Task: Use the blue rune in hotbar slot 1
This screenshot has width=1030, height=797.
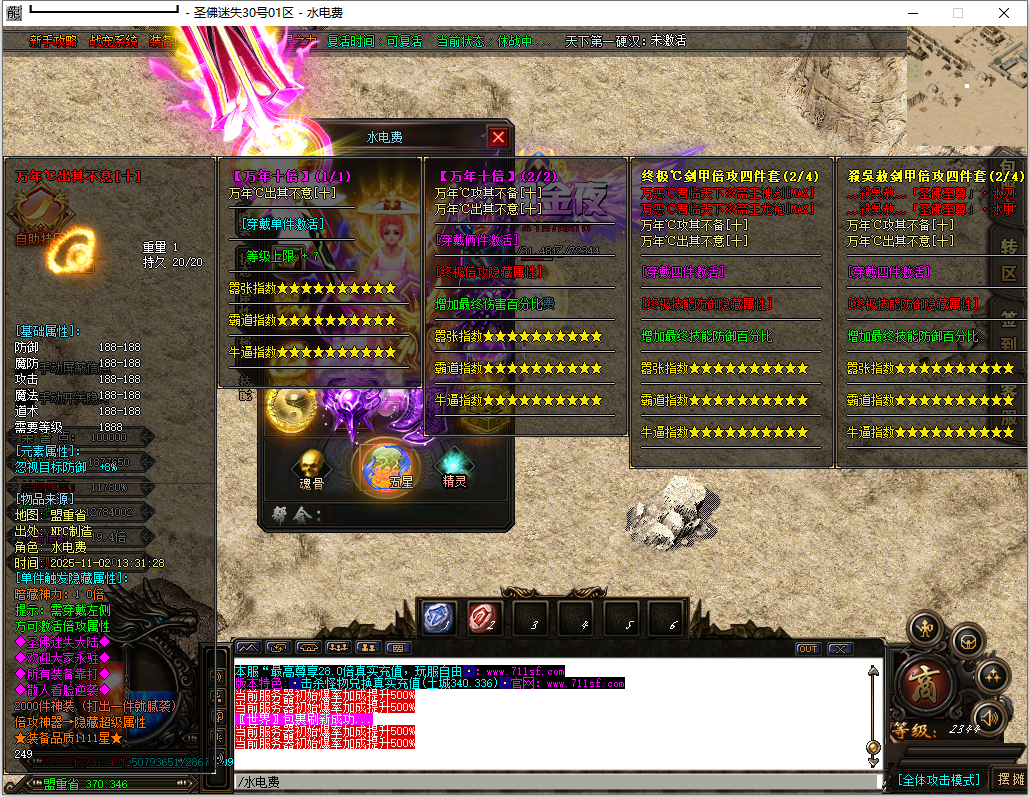Action: [x=437, y=618]
